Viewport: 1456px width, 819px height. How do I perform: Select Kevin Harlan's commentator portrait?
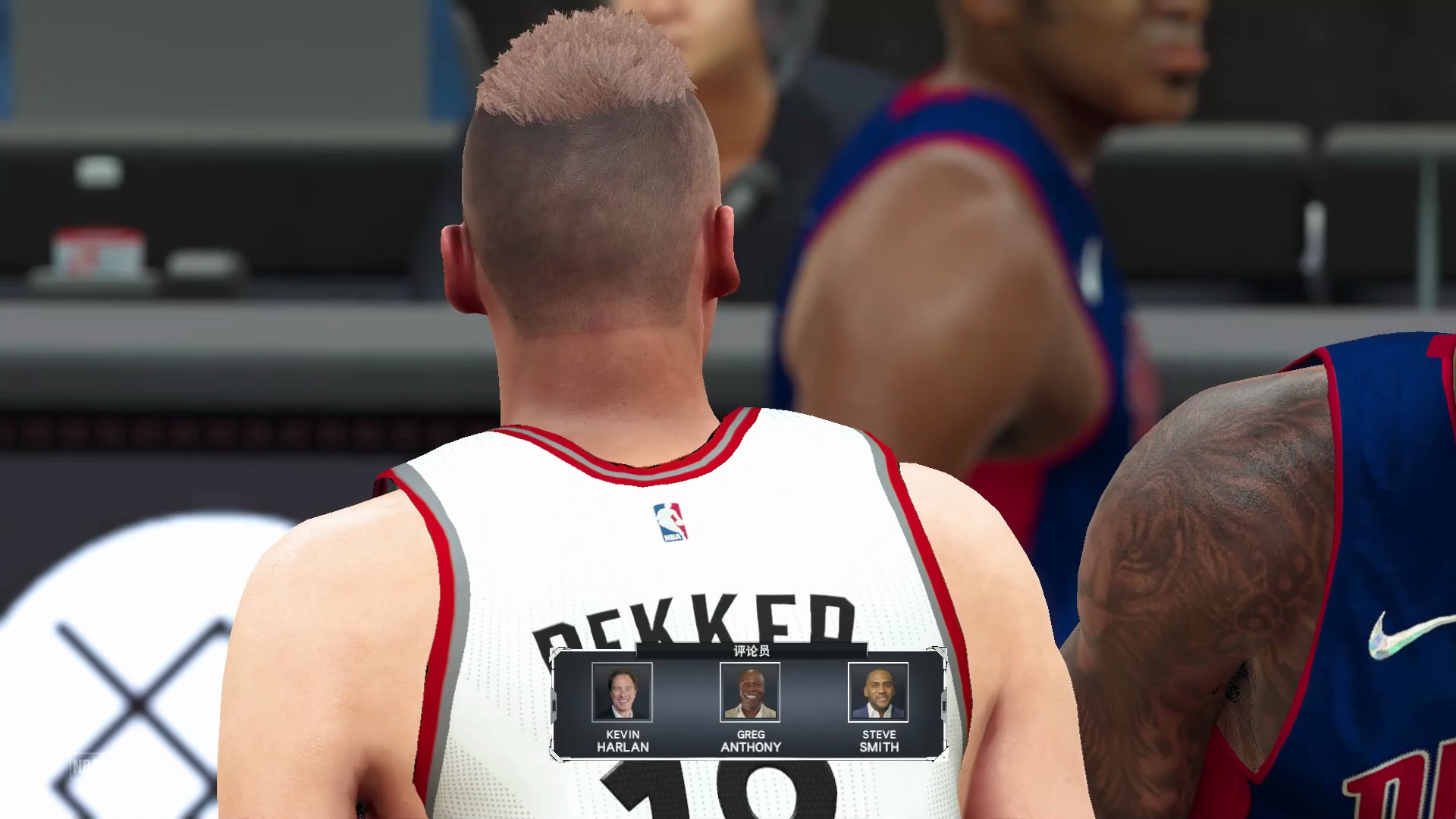click(622, 692)
